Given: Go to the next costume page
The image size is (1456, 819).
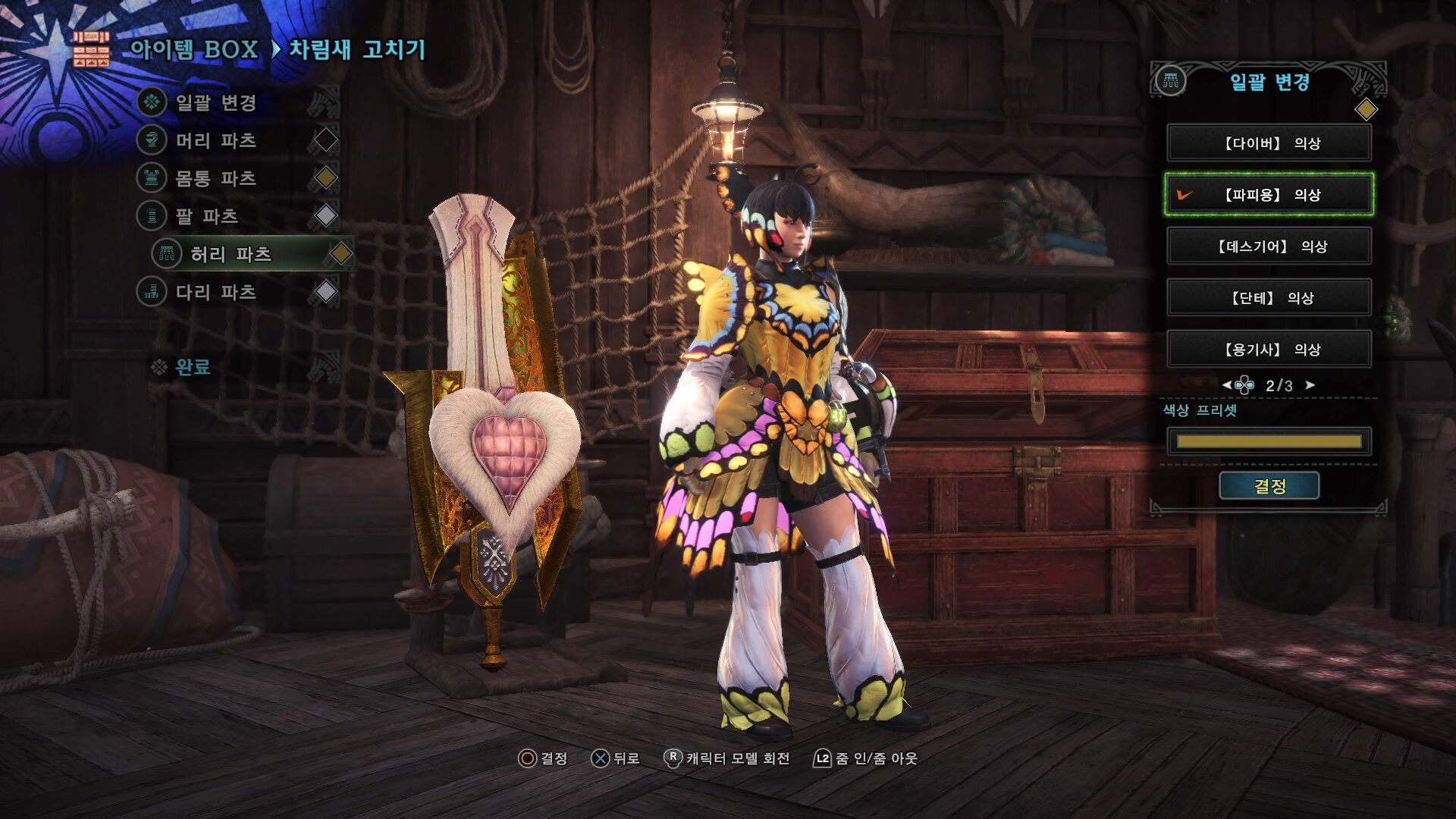Looking at the screenshot, I should pos(1310,385).
